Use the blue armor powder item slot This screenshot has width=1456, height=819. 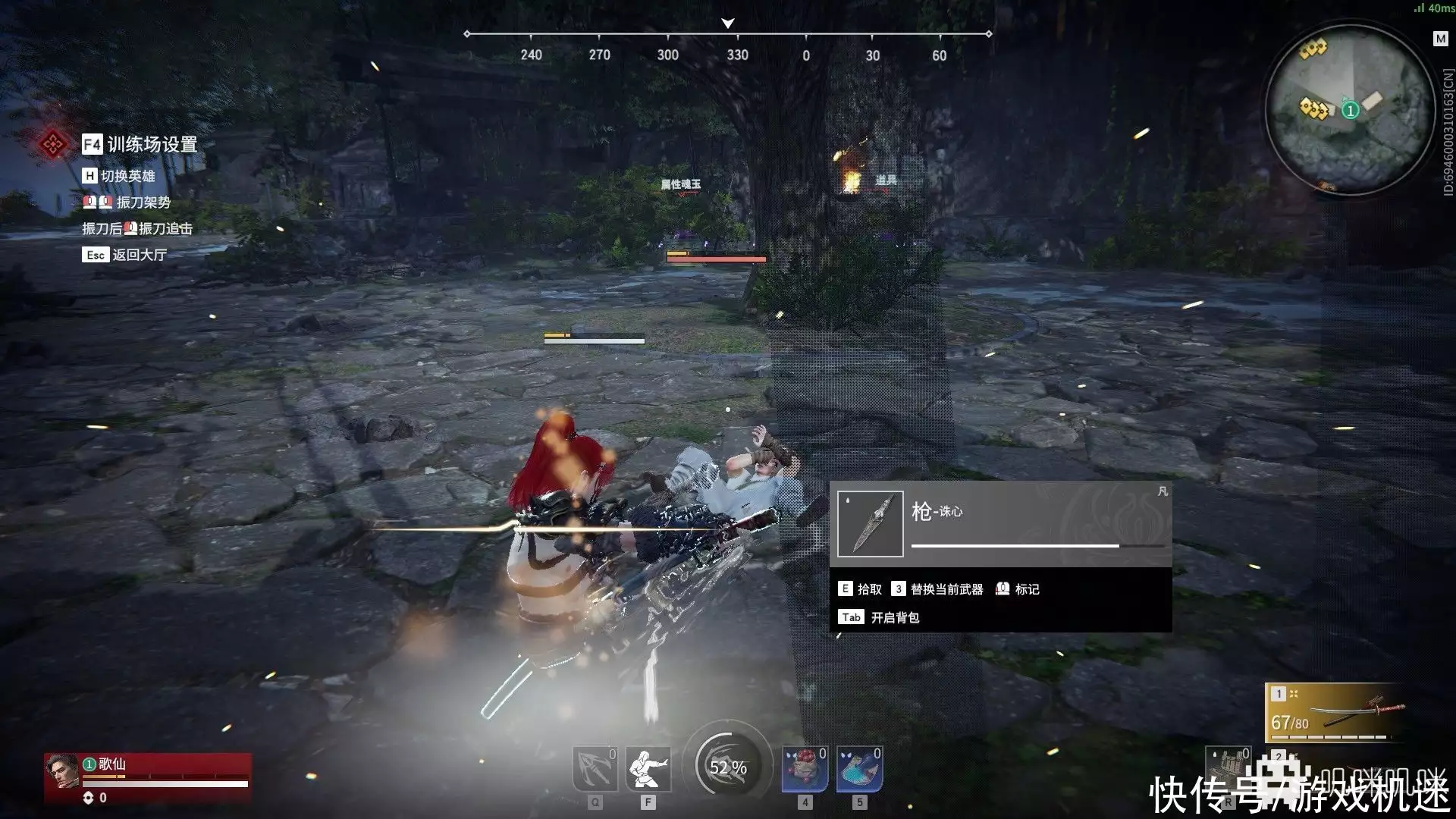tap(859, 769)
